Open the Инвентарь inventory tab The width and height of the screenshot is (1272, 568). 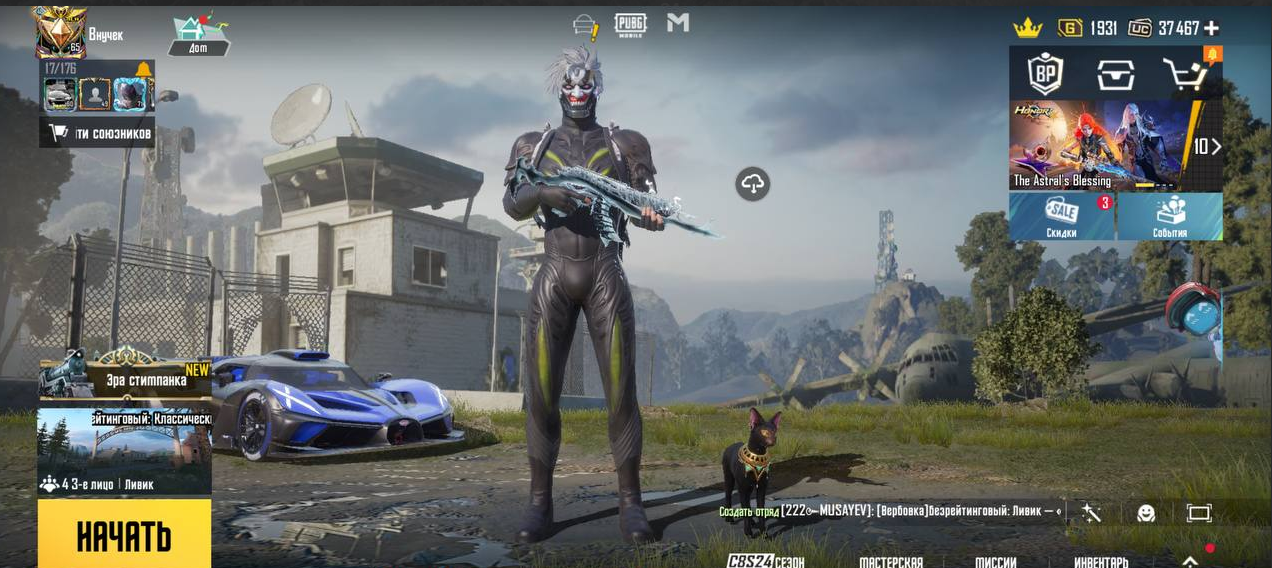pos(1101,561)
